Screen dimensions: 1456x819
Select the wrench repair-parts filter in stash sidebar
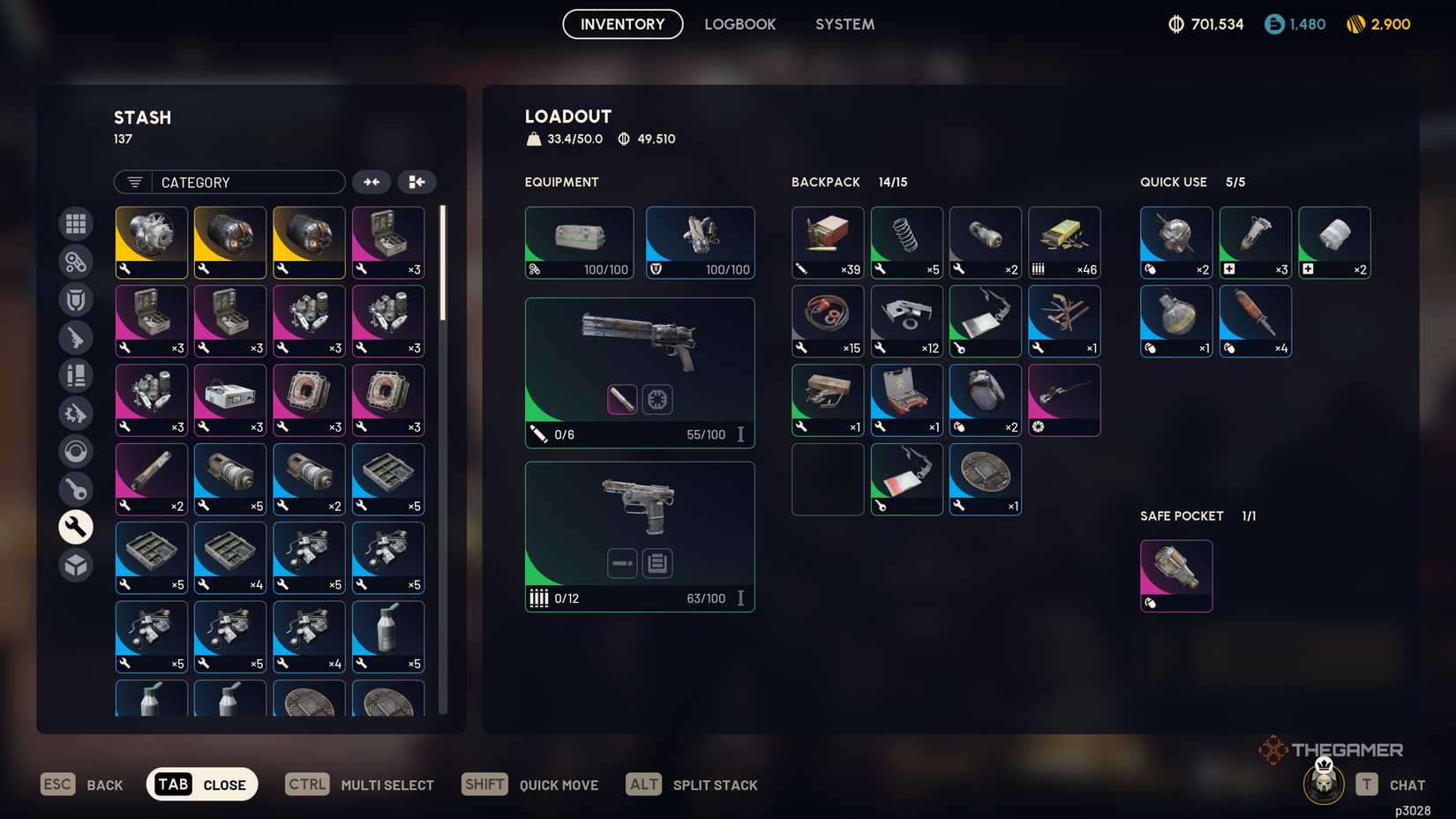pos(76,527)
